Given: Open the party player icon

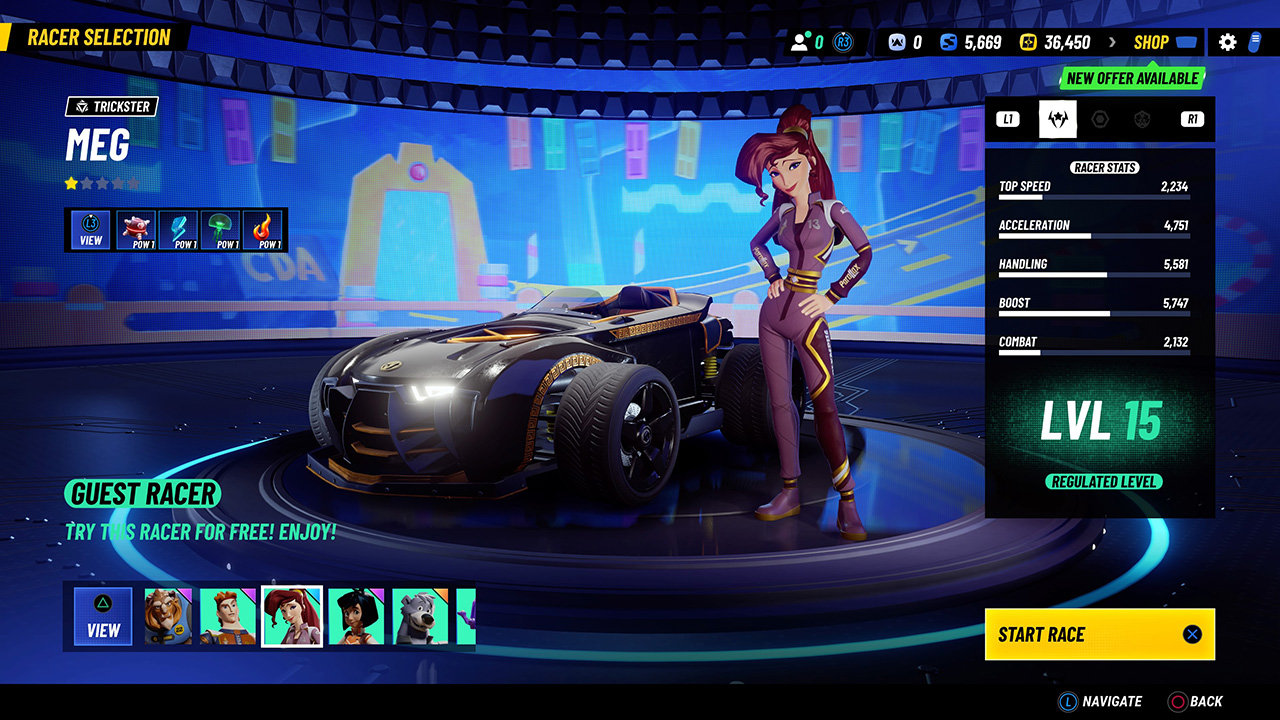Looking at the screenshot, I should [x=799, y=41].
